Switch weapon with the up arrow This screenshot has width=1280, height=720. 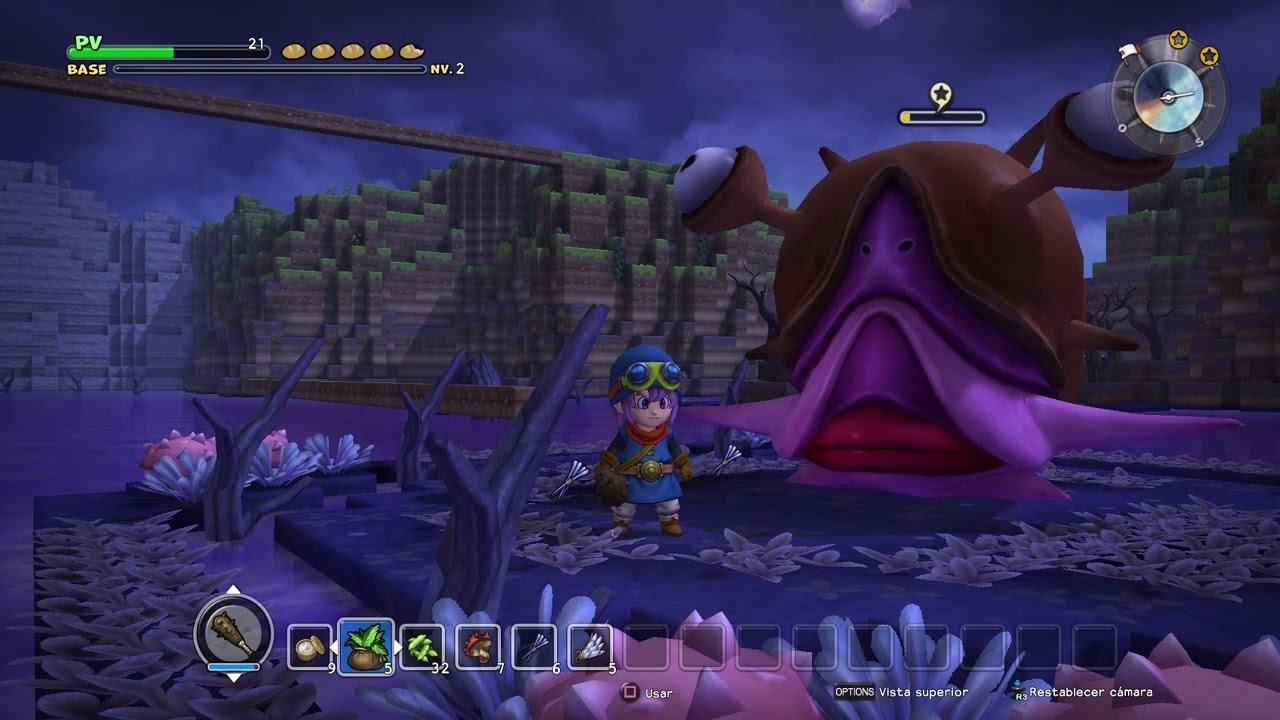(x=233, y=590)
